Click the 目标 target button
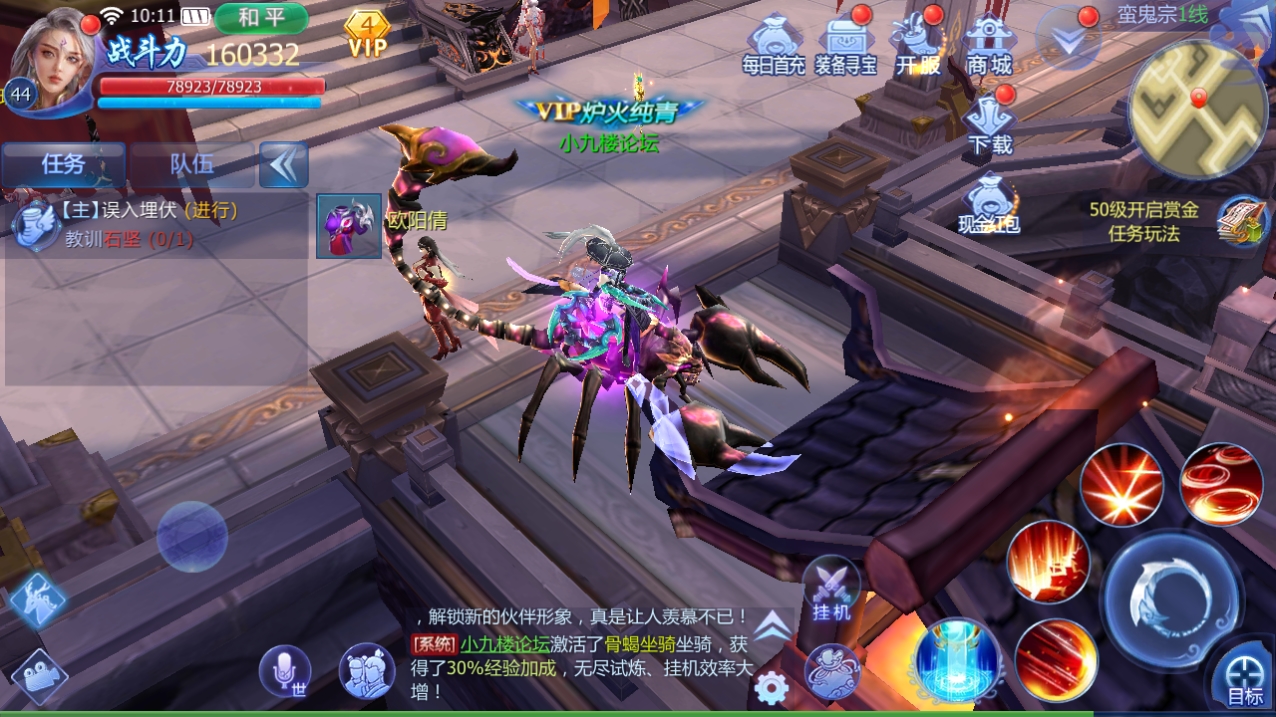Screen dimensions: 1276x717 (x=1244, y=678)
